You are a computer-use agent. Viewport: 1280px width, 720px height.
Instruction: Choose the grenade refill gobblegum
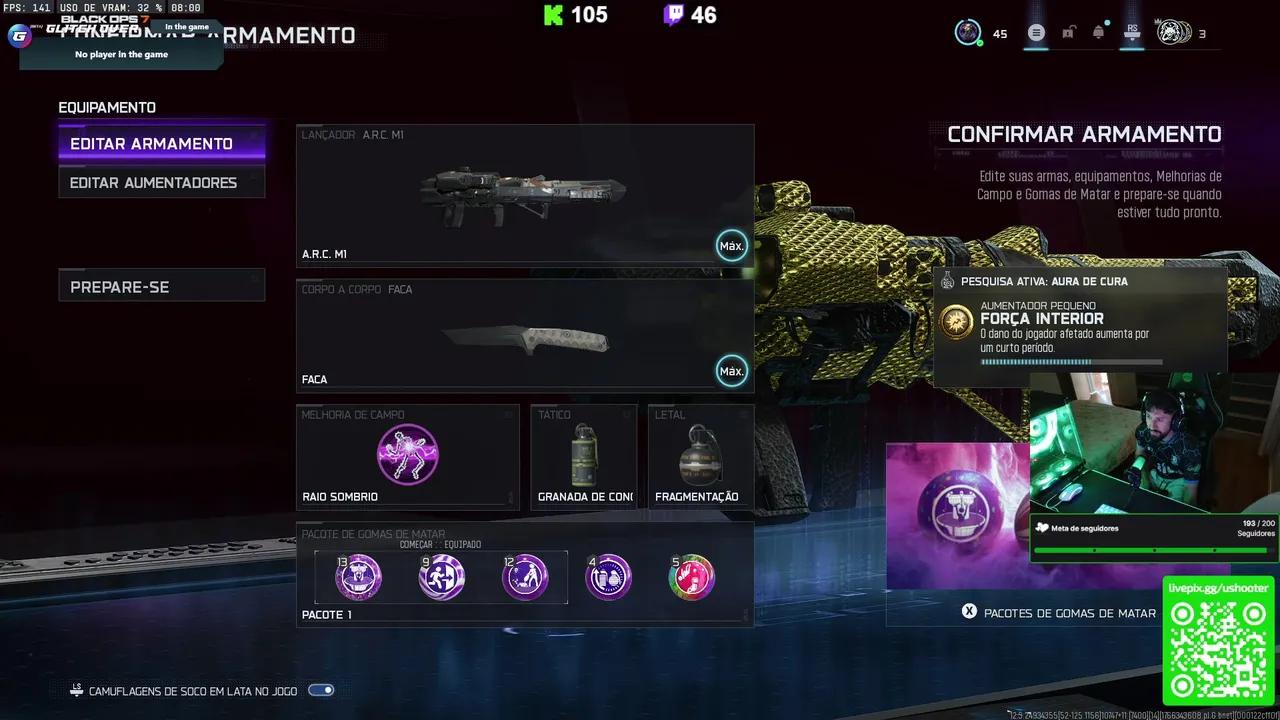tap(608, 577)
